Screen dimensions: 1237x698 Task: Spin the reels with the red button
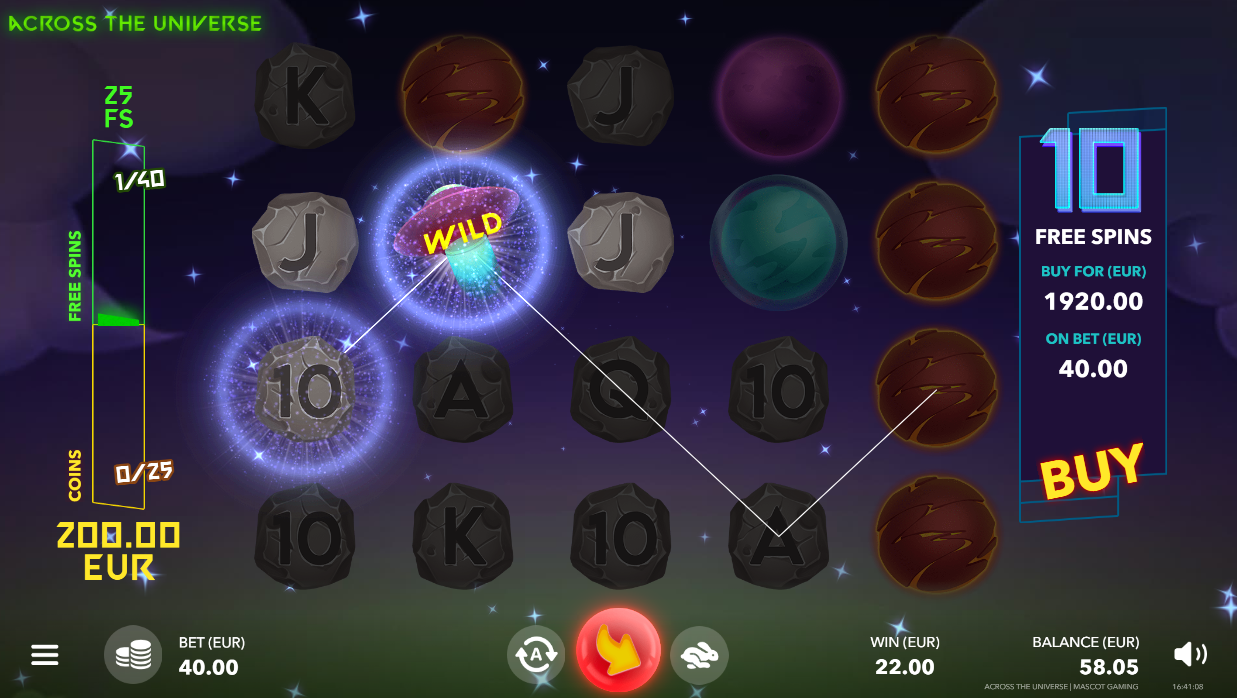pyautogui.click(x=618, y=650)
